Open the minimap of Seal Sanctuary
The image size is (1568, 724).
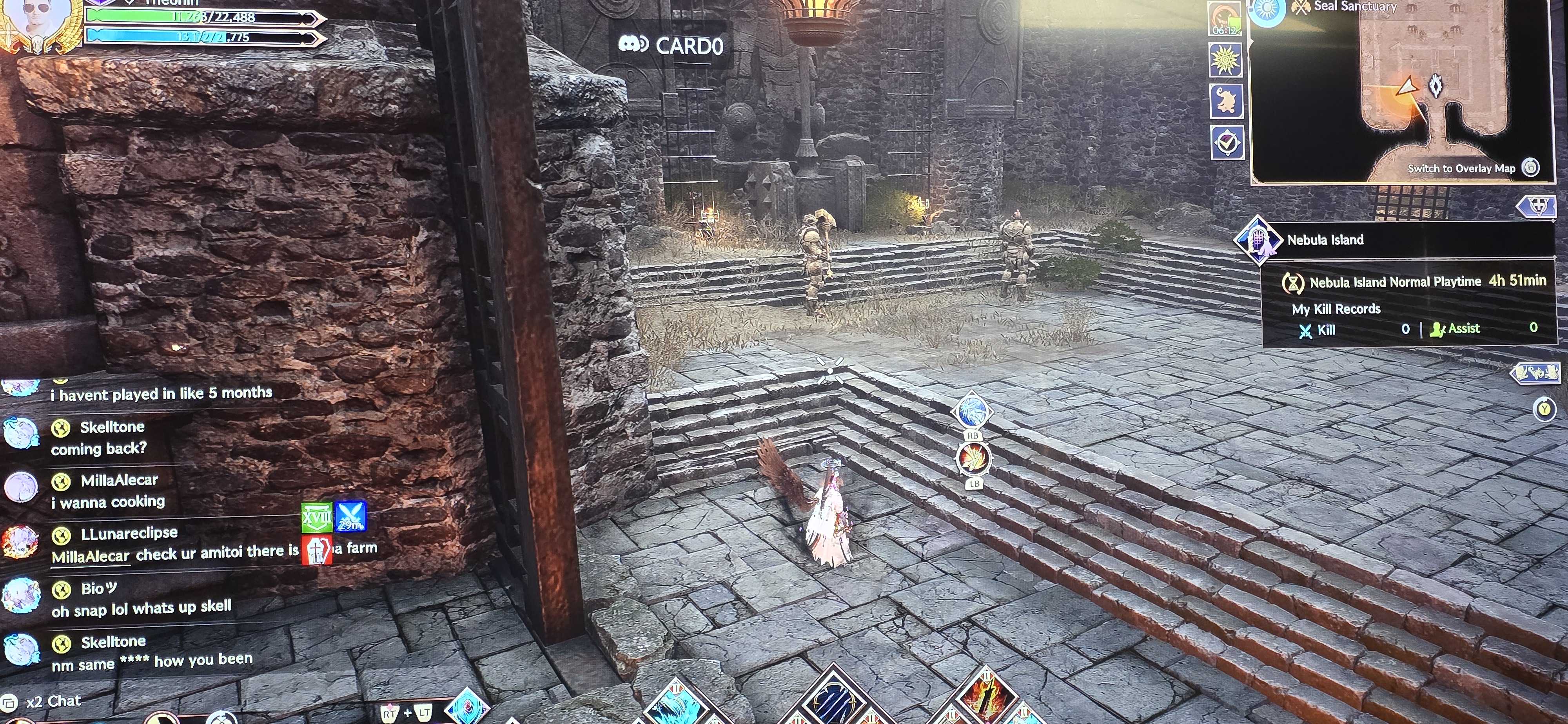coord(1400,91)
